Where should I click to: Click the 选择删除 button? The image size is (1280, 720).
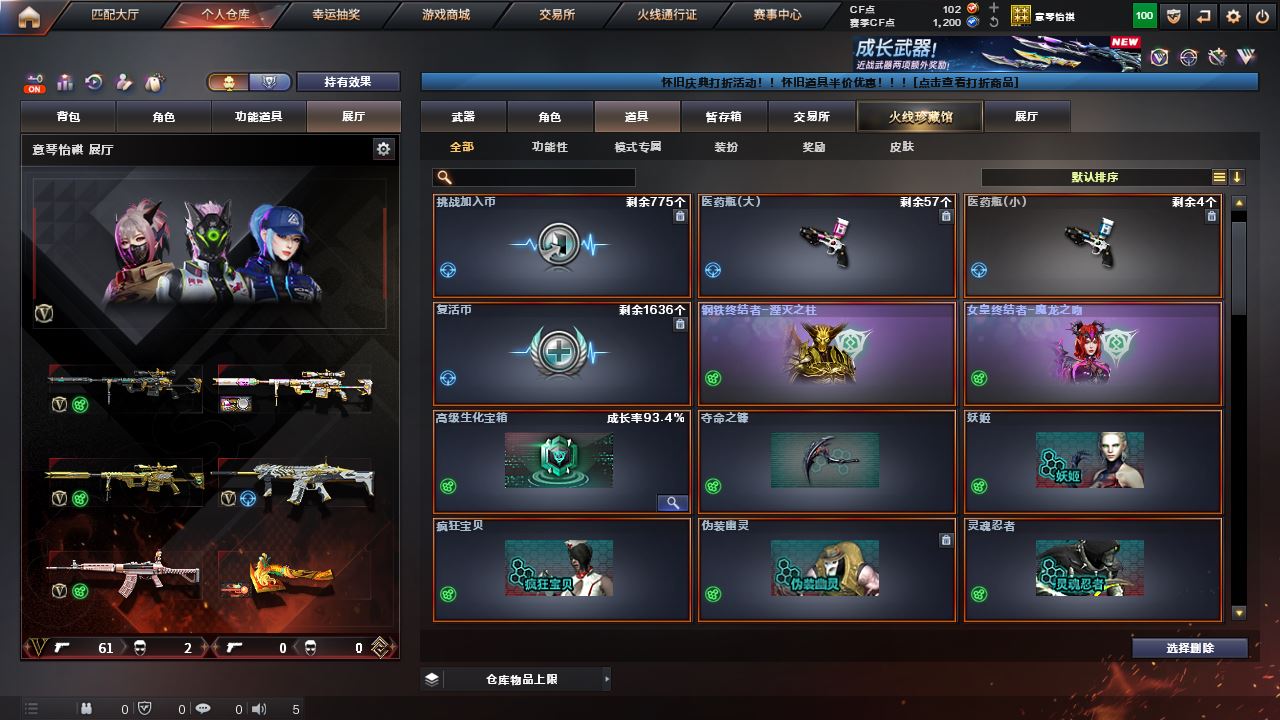click(1189, 648)
